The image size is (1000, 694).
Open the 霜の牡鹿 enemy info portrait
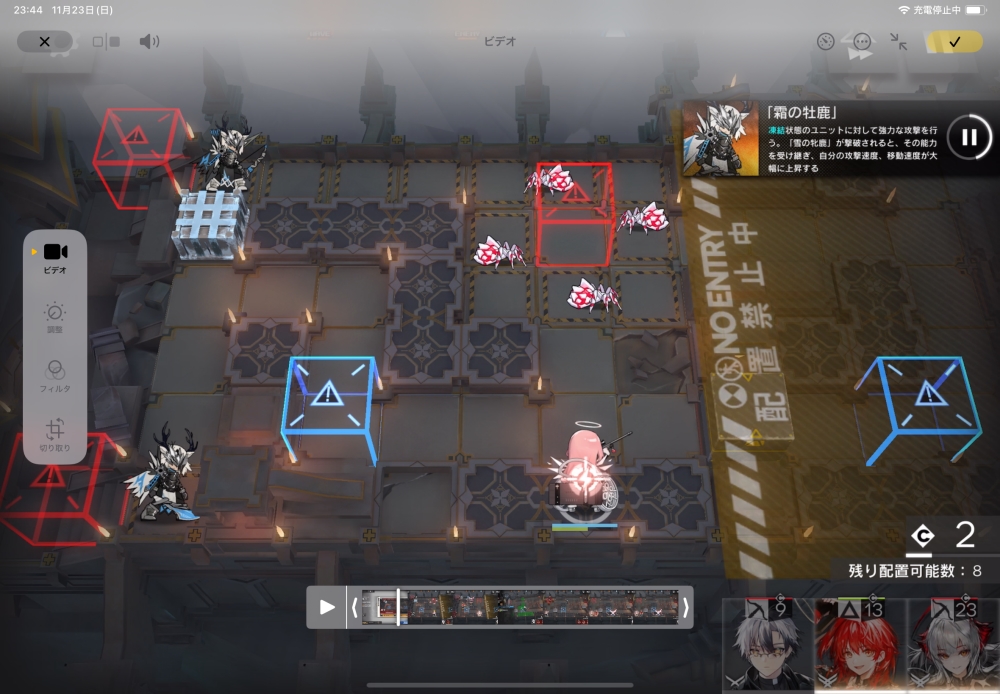pos(720,138)
